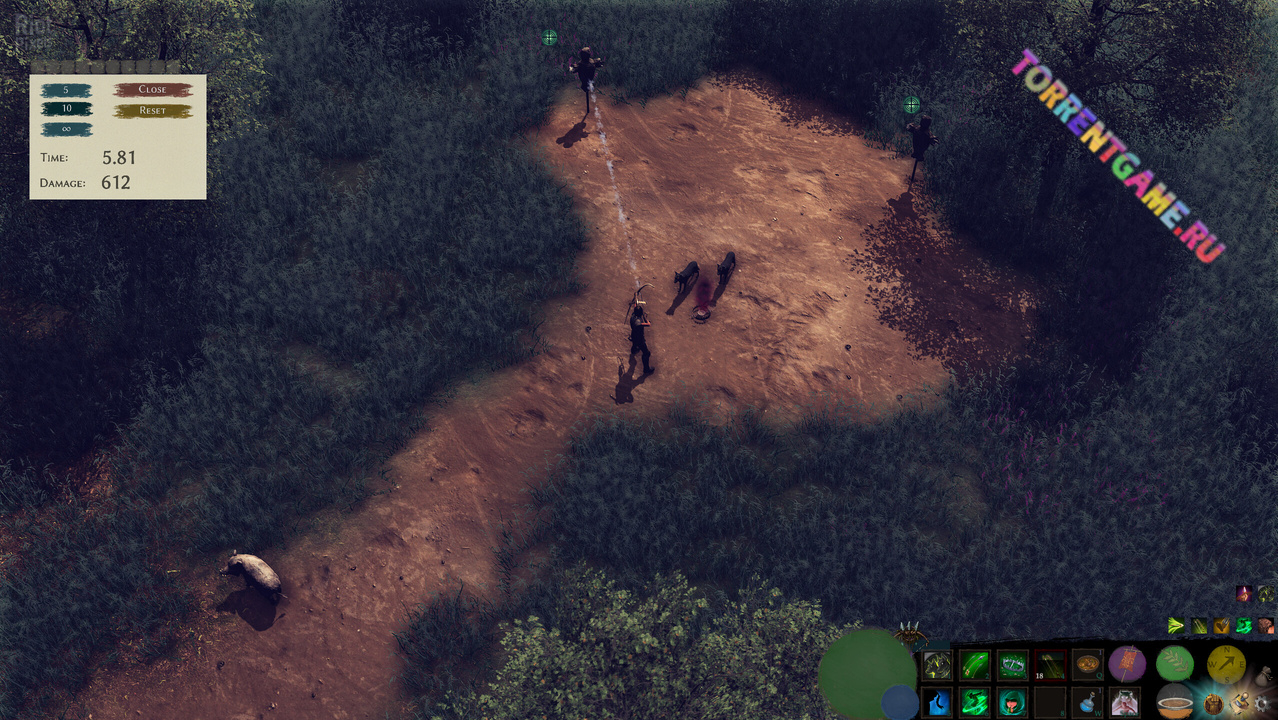Close the damage test panel
The width and height of the screenshot is (1278, 720).
tap(152, 90)
